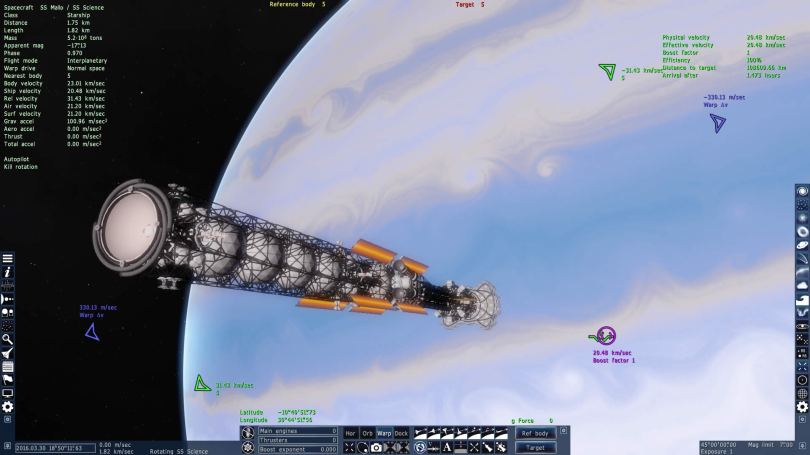The width and height of the screenshot is (810, 455).
Task: Open the right toolbar gear settings
Action: 802,407
